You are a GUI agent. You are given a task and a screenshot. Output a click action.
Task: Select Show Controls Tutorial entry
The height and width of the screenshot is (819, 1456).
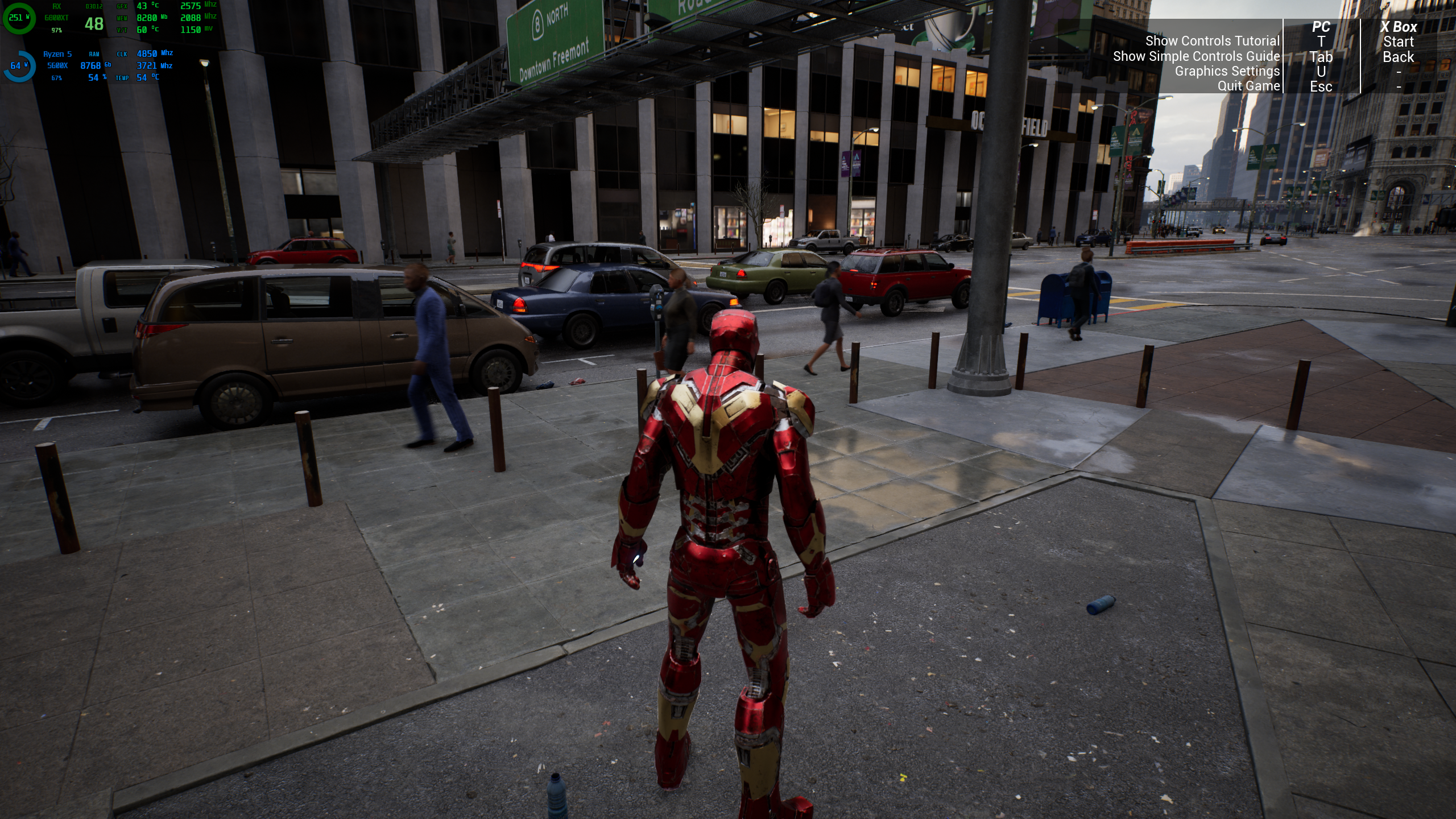pos(1211,41)
